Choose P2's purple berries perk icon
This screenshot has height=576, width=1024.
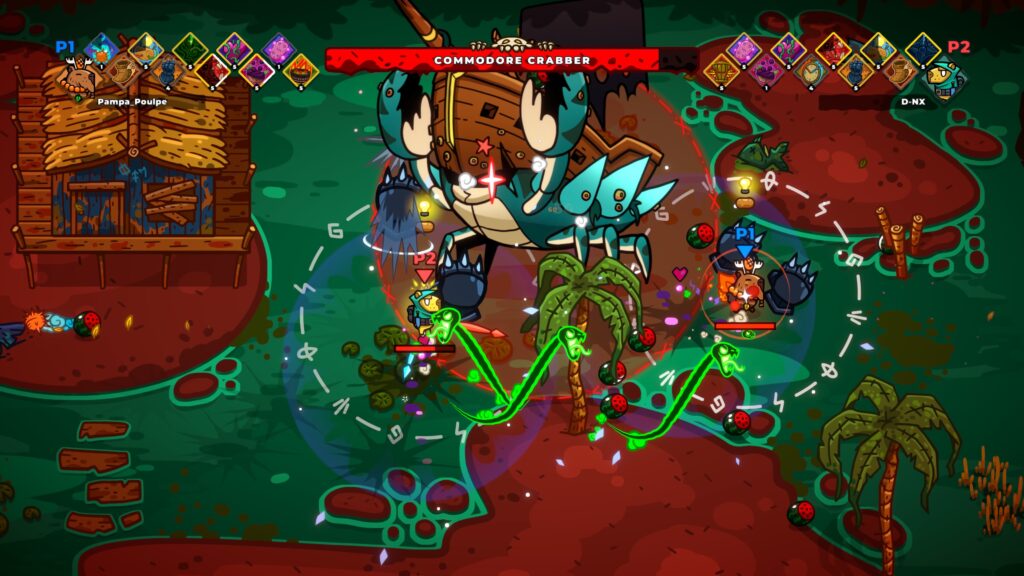tap(766, 73)
